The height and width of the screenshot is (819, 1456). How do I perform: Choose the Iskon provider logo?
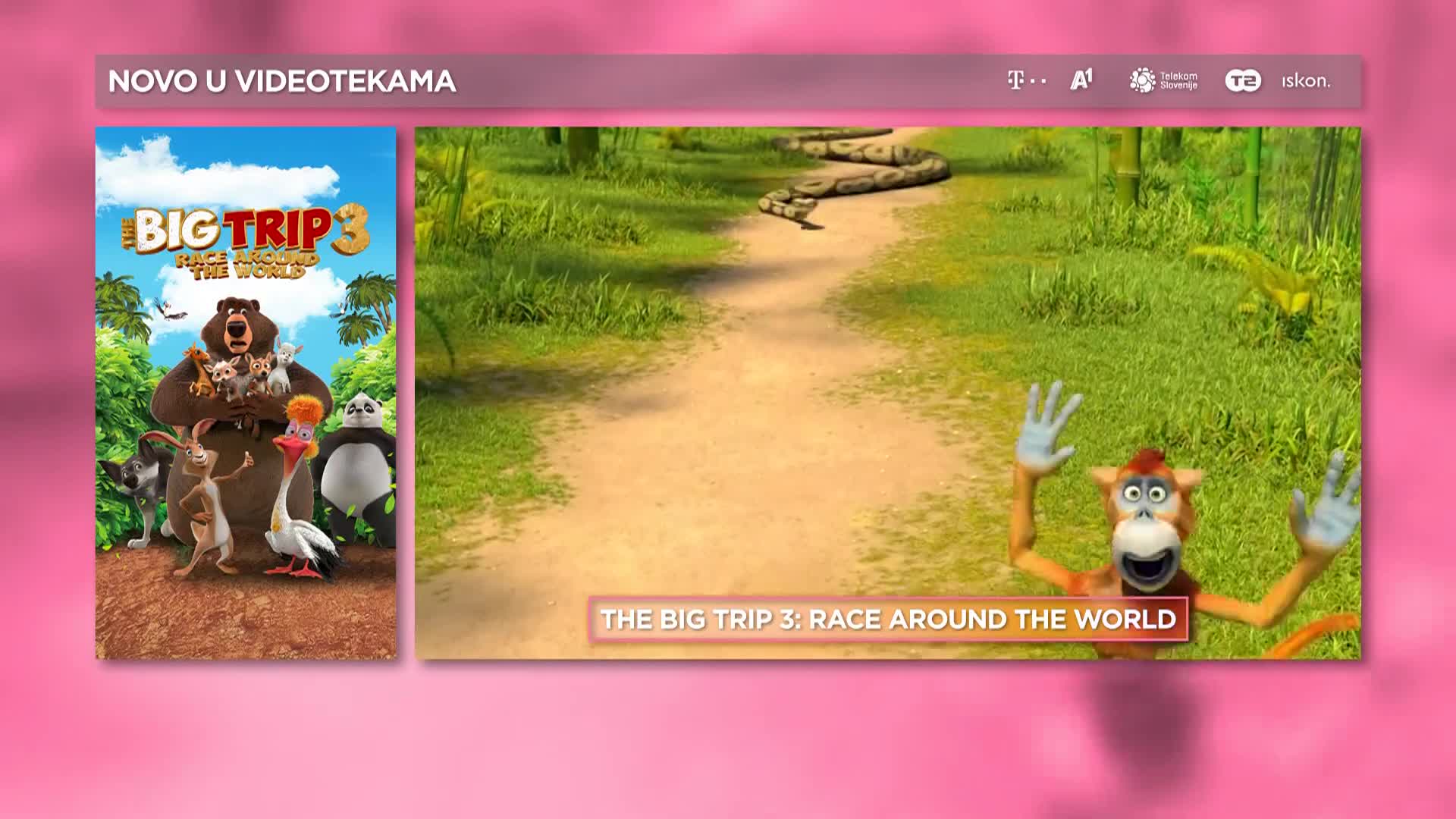(1306, 80)
